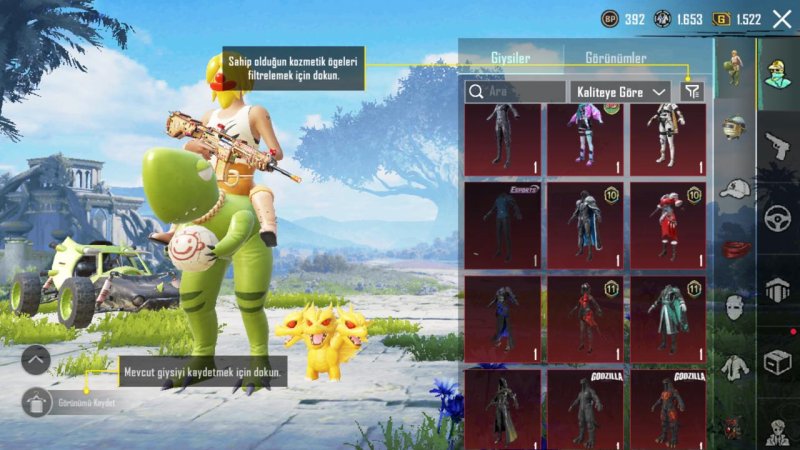
Task: Open the character outfit category icon
Action: click(734, 68)
